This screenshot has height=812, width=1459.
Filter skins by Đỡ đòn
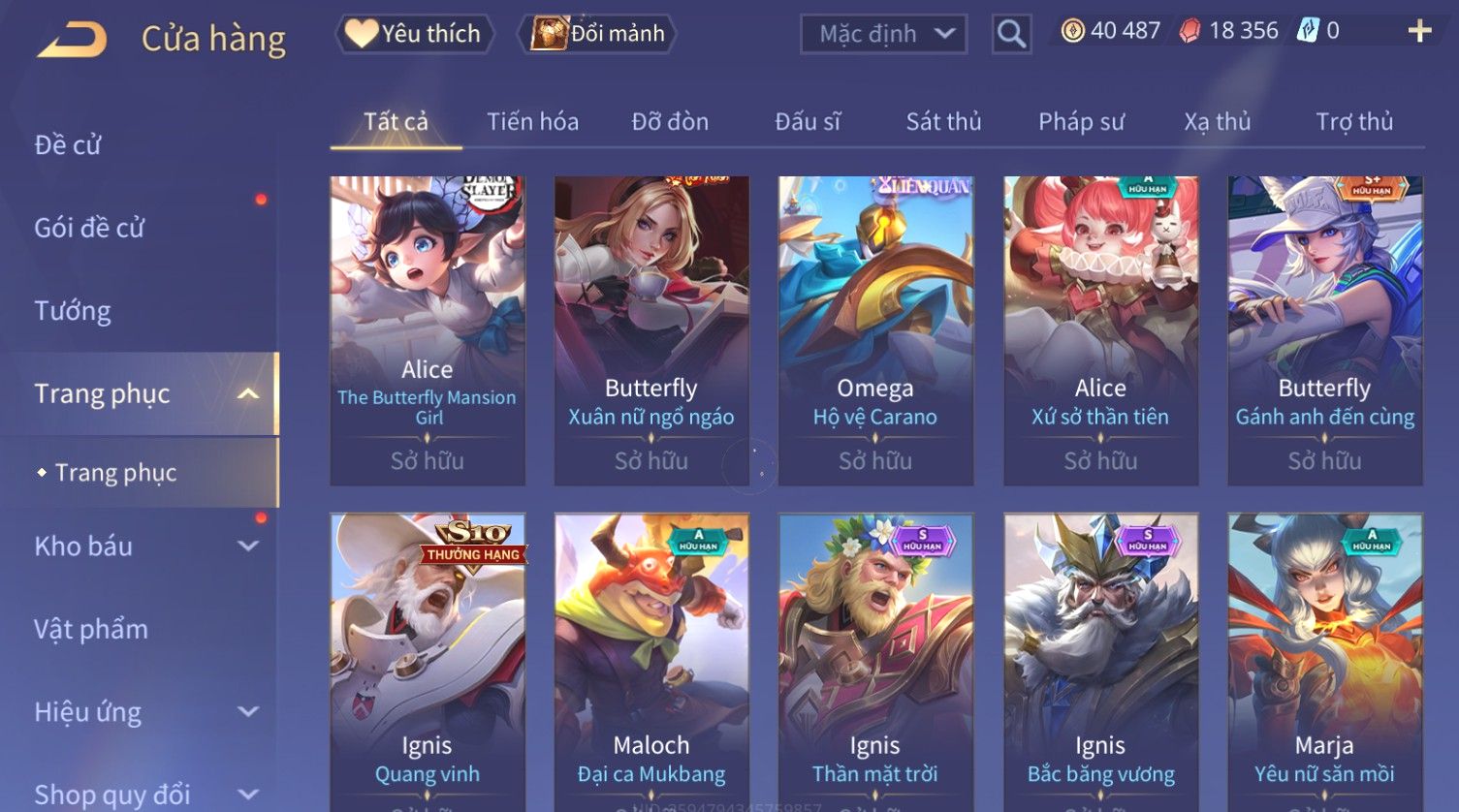670,122
